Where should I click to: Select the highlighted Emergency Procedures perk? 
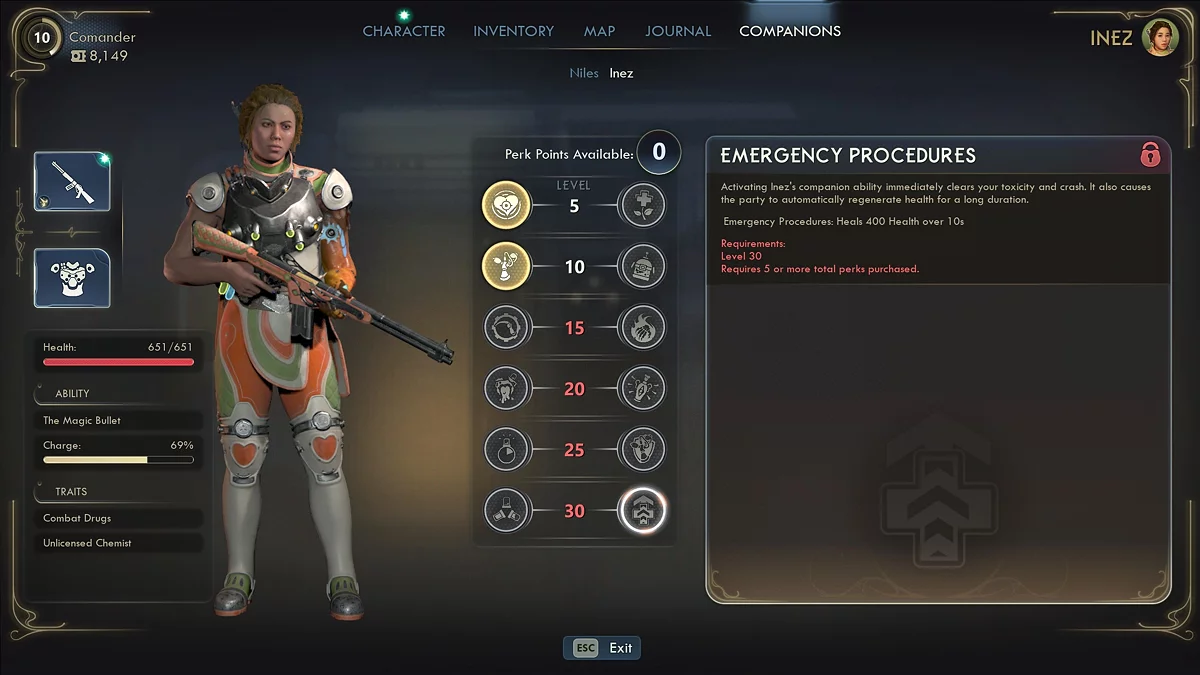pos(642,511)
